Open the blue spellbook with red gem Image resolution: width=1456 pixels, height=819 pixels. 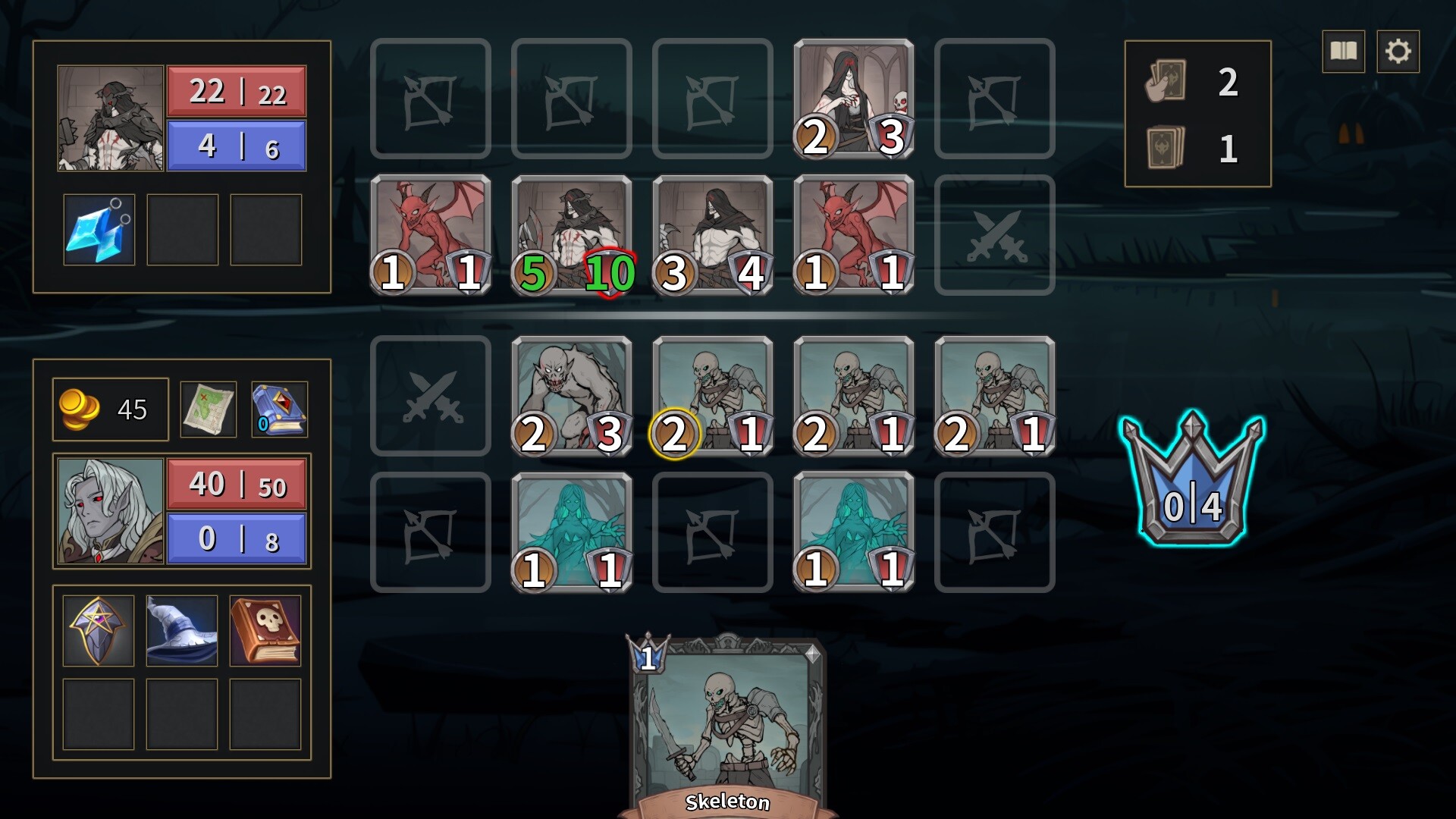[278, 409]
